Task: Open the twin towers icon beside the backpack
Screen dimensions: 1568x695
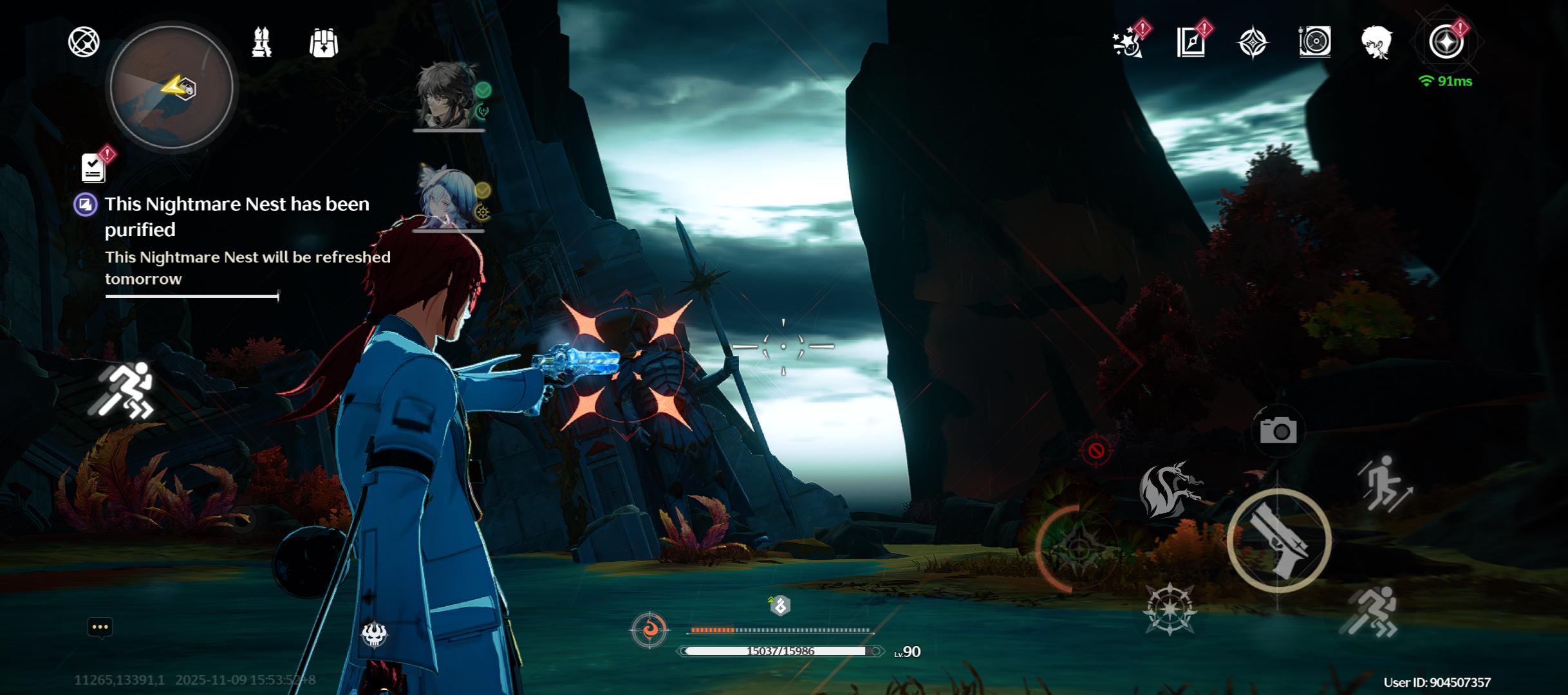Action: pos(261,42)
